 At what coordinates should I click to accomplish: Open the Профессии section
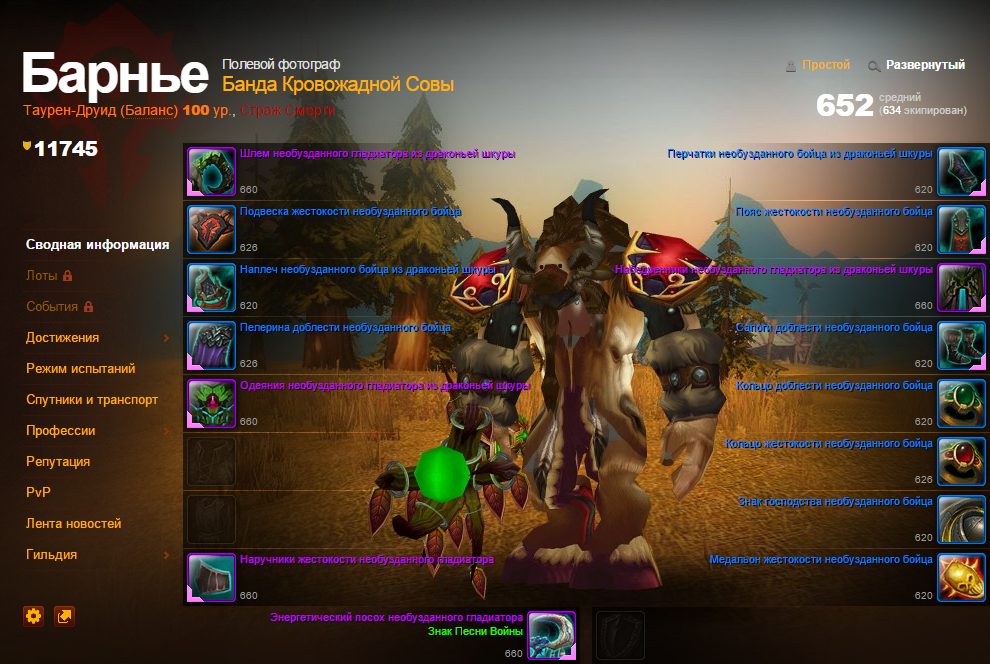click(x=61, y=431)
